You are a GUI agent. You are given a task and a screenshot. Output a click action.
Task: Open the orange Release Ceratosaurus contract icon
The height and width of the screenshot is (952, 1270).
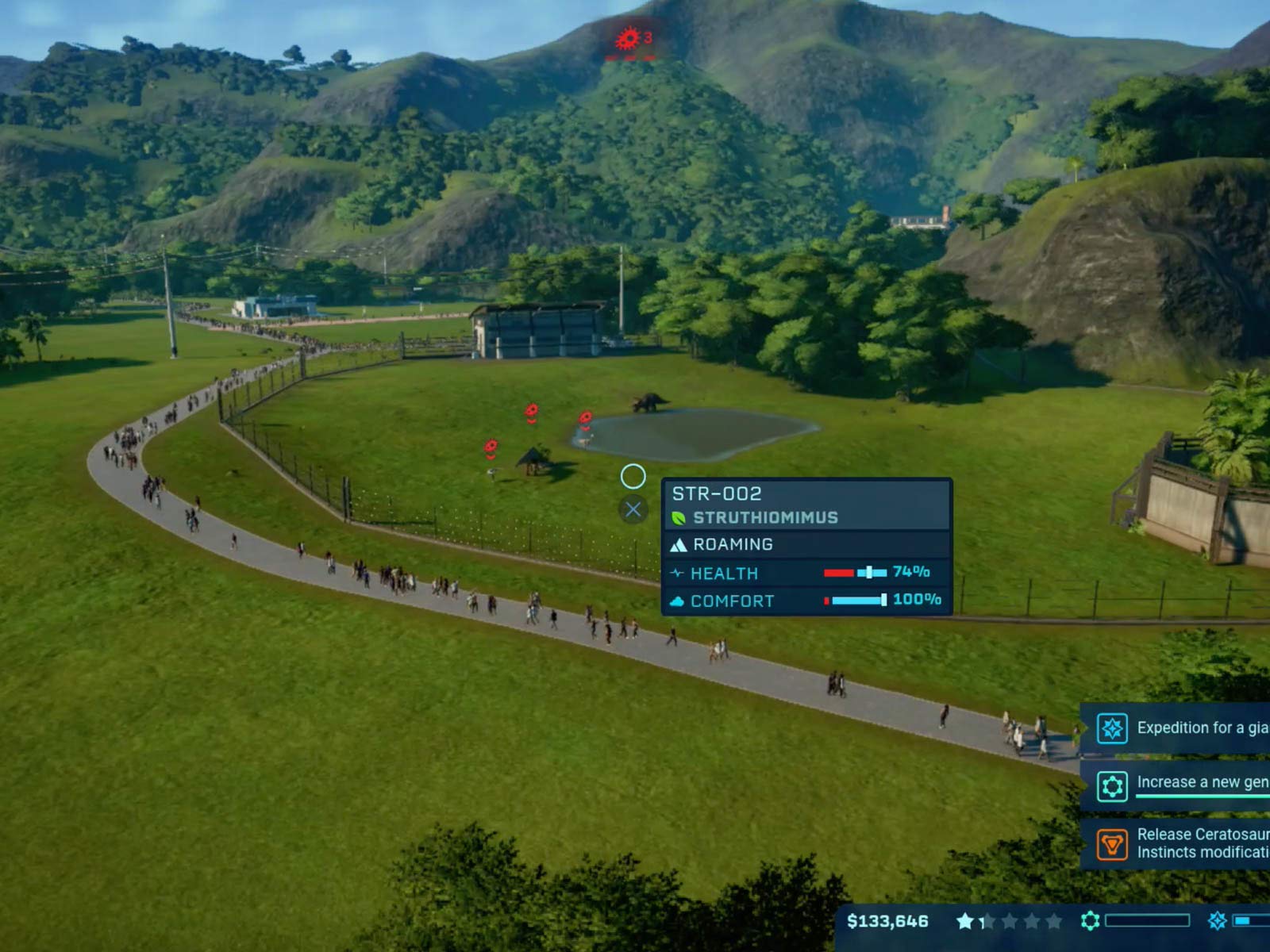pyautogui.click(x=1114, y=843)
